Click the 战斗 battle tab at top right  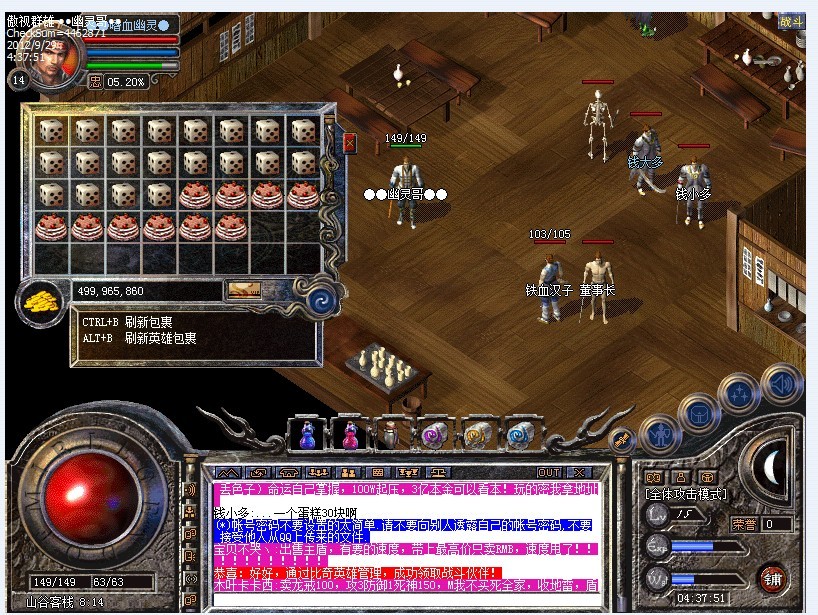coord(790,22)
